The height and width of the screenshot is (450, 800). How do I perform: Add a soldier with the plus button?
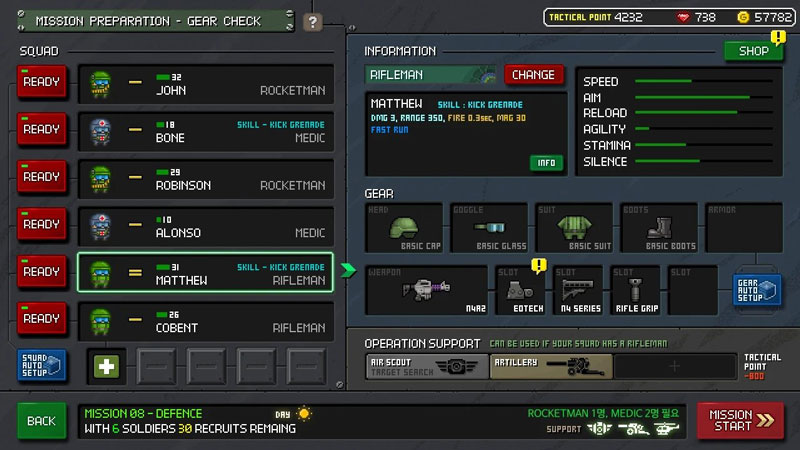(x=107, y=366)
